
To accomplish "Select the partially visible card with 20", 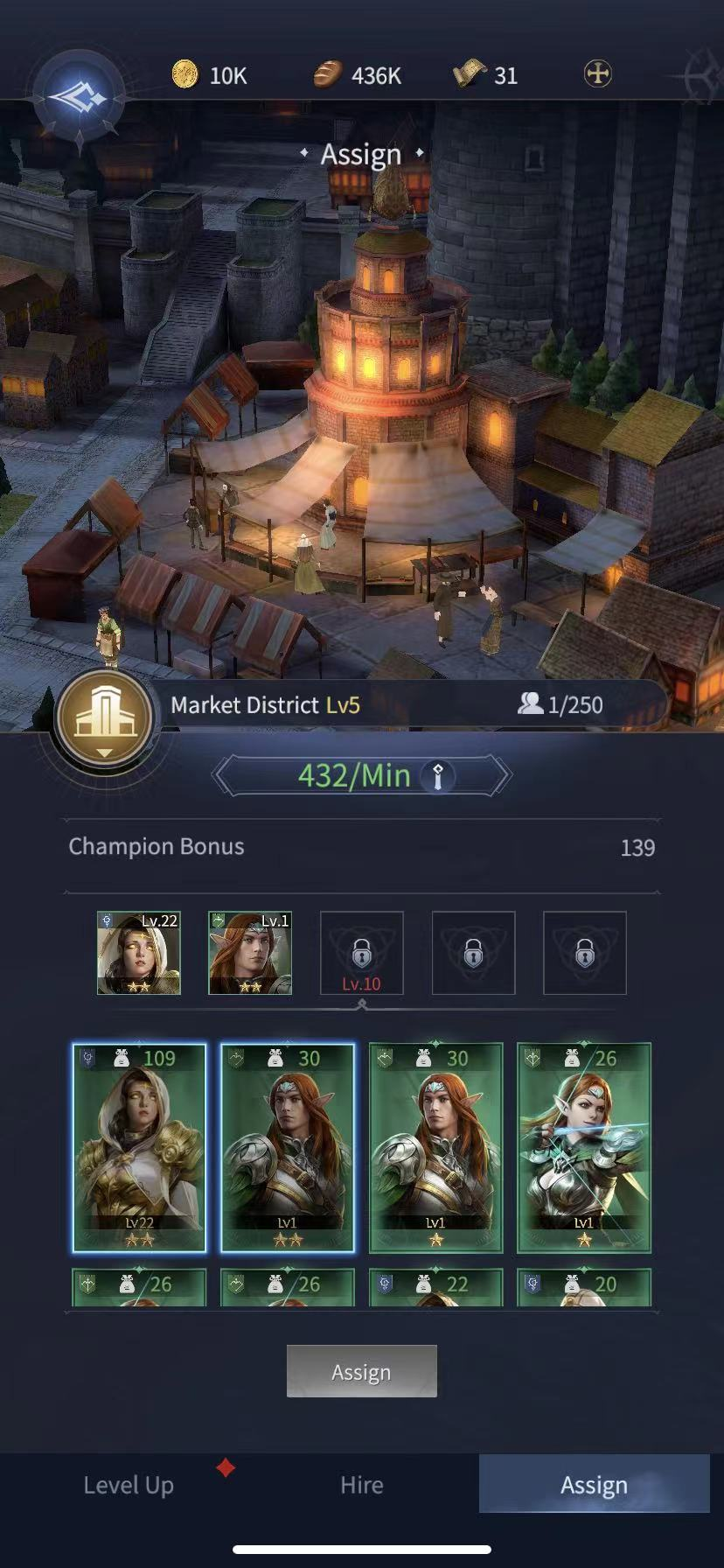I will point(584,1286).
